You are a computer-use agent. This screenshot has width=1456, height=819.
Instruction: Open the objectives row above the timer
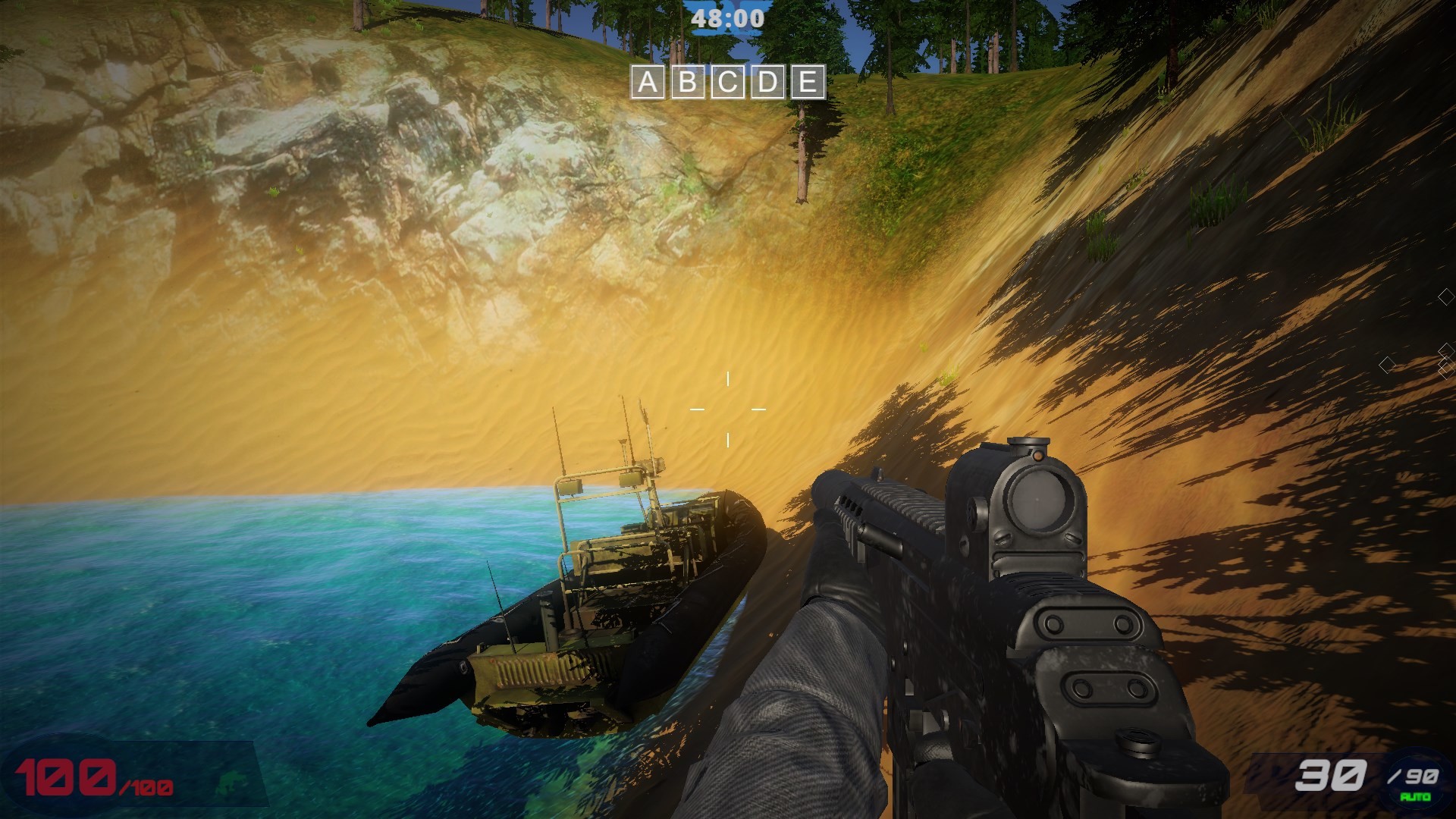point(726,83)
